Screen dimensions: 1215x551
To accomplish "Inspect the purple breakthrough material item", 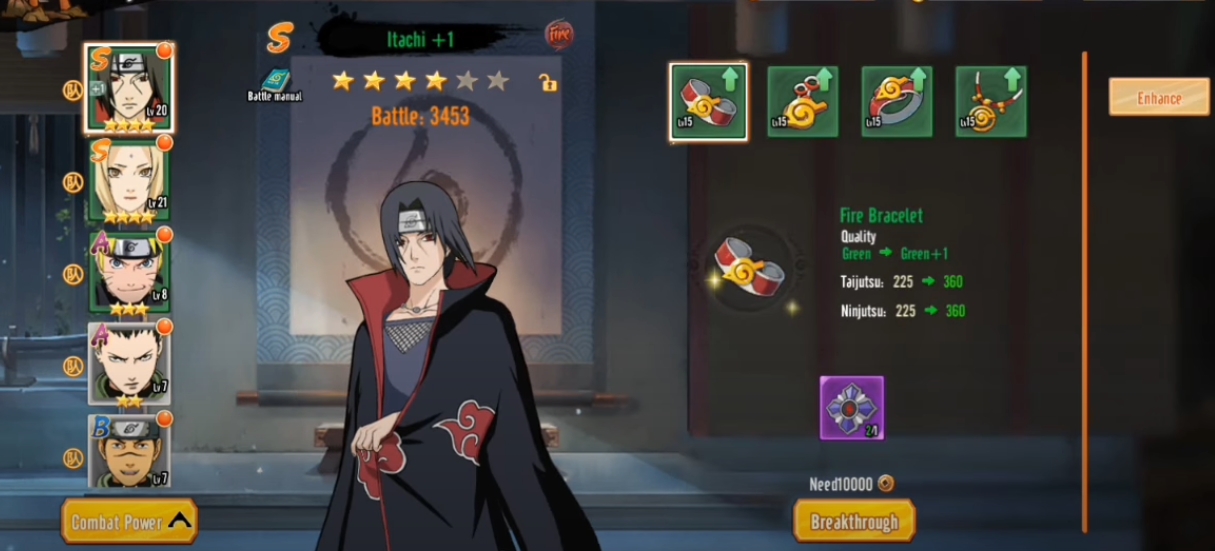I will [x=852, y=408].
